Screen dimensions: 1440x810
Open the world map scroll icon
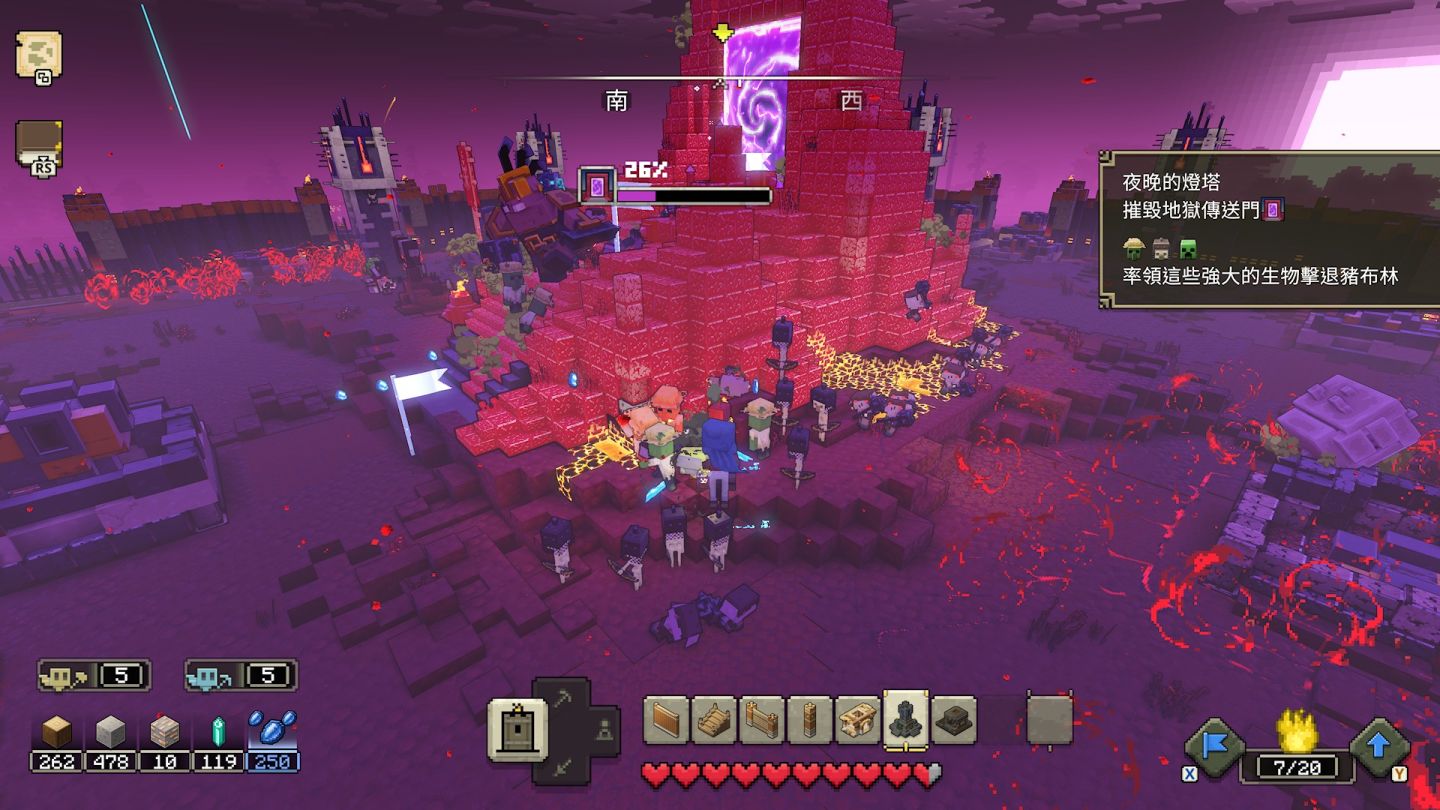pyautogui.click(x=39, y=54)
